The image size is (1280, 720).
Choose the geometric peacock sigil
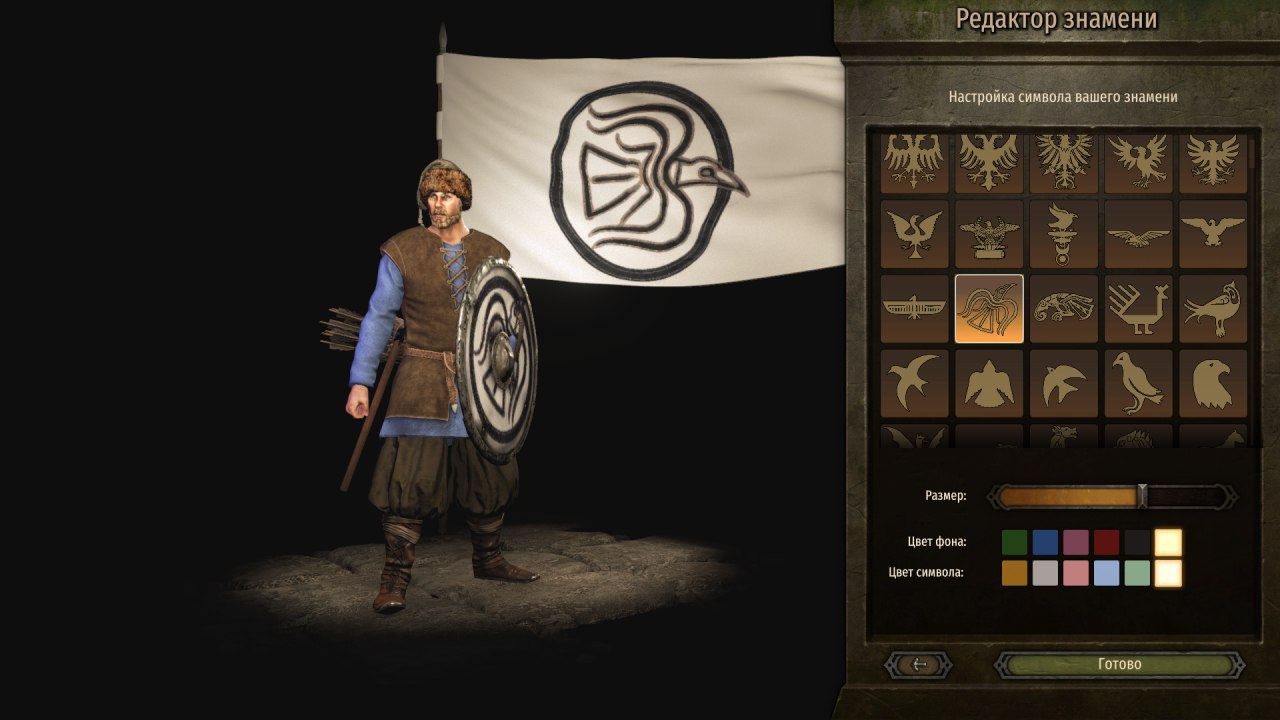(1137, 307)
